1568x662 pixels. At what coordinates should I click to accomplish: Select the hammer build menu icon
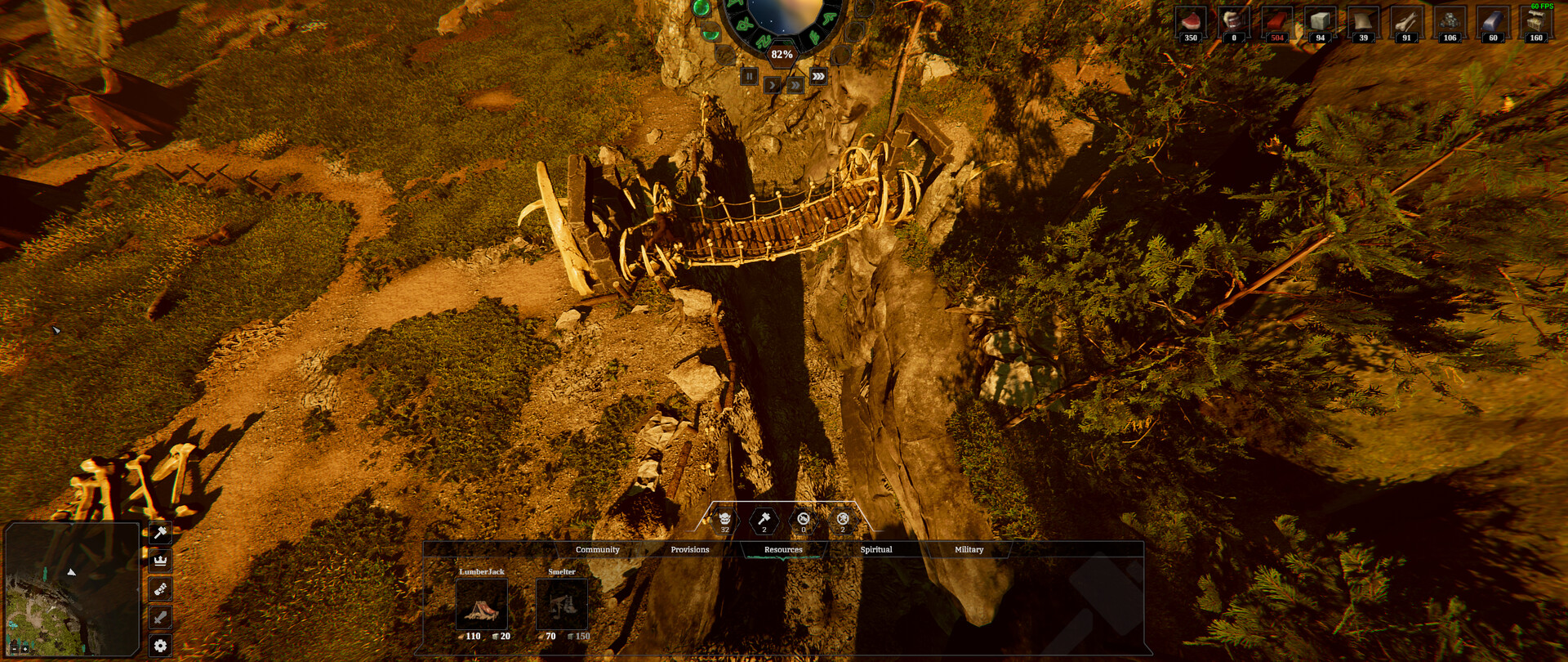(x=160, y=534)
